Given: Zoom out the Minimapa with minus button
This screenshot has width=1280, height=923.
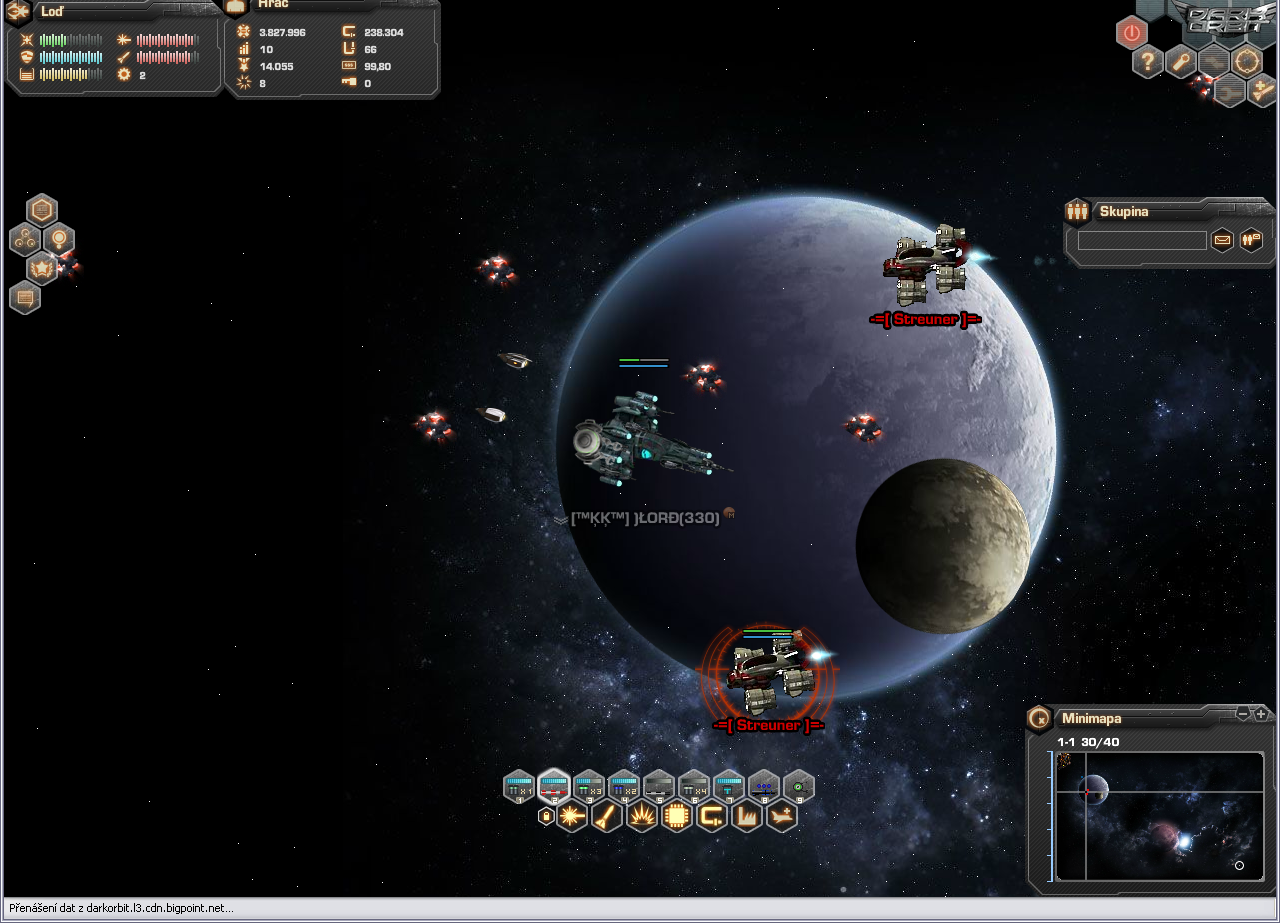Looking at the screenshot, I should (x=1243, y=714).
